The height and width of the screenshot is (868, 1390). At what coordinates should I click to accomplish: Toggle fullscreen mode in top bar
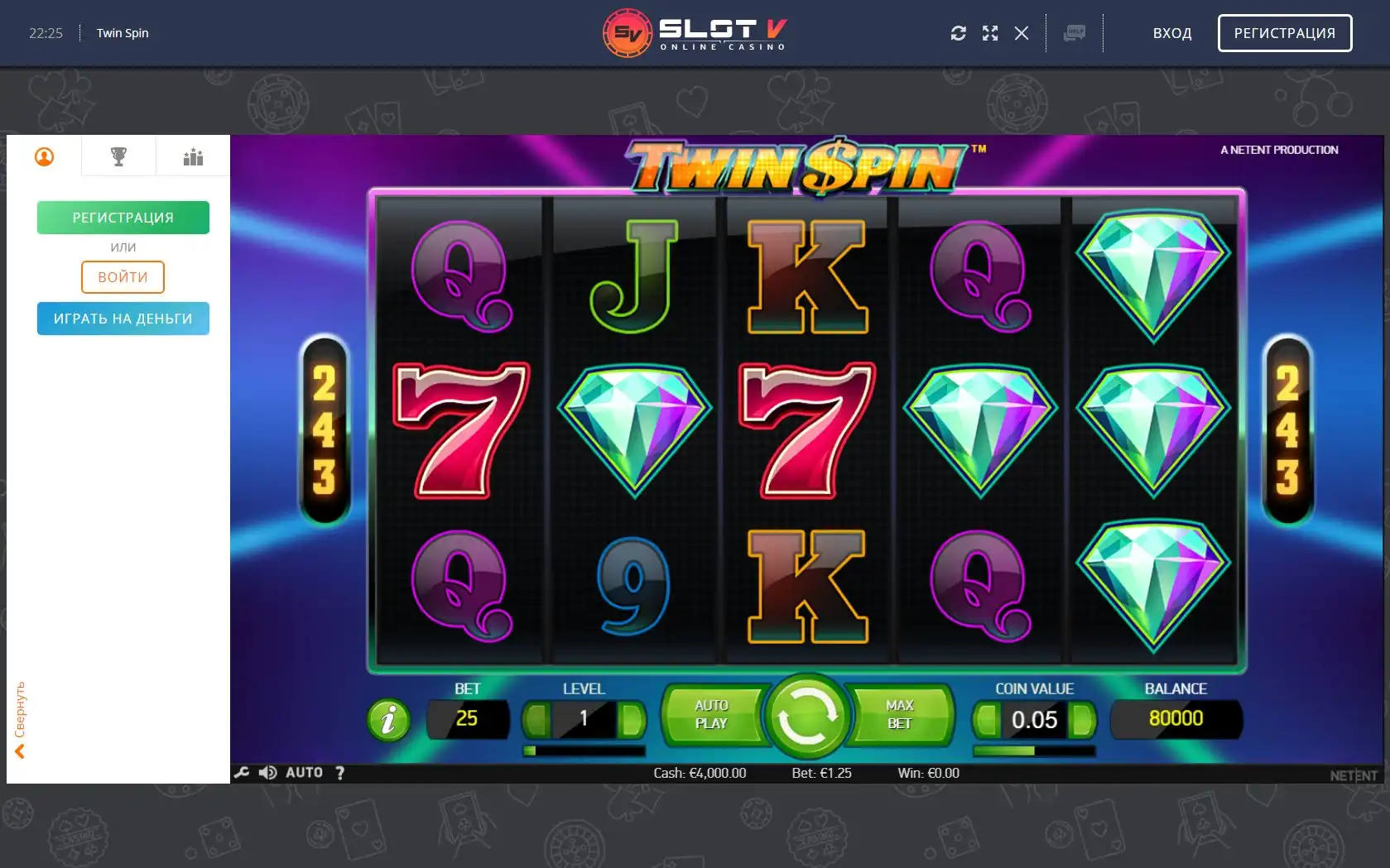pos(990,33)
